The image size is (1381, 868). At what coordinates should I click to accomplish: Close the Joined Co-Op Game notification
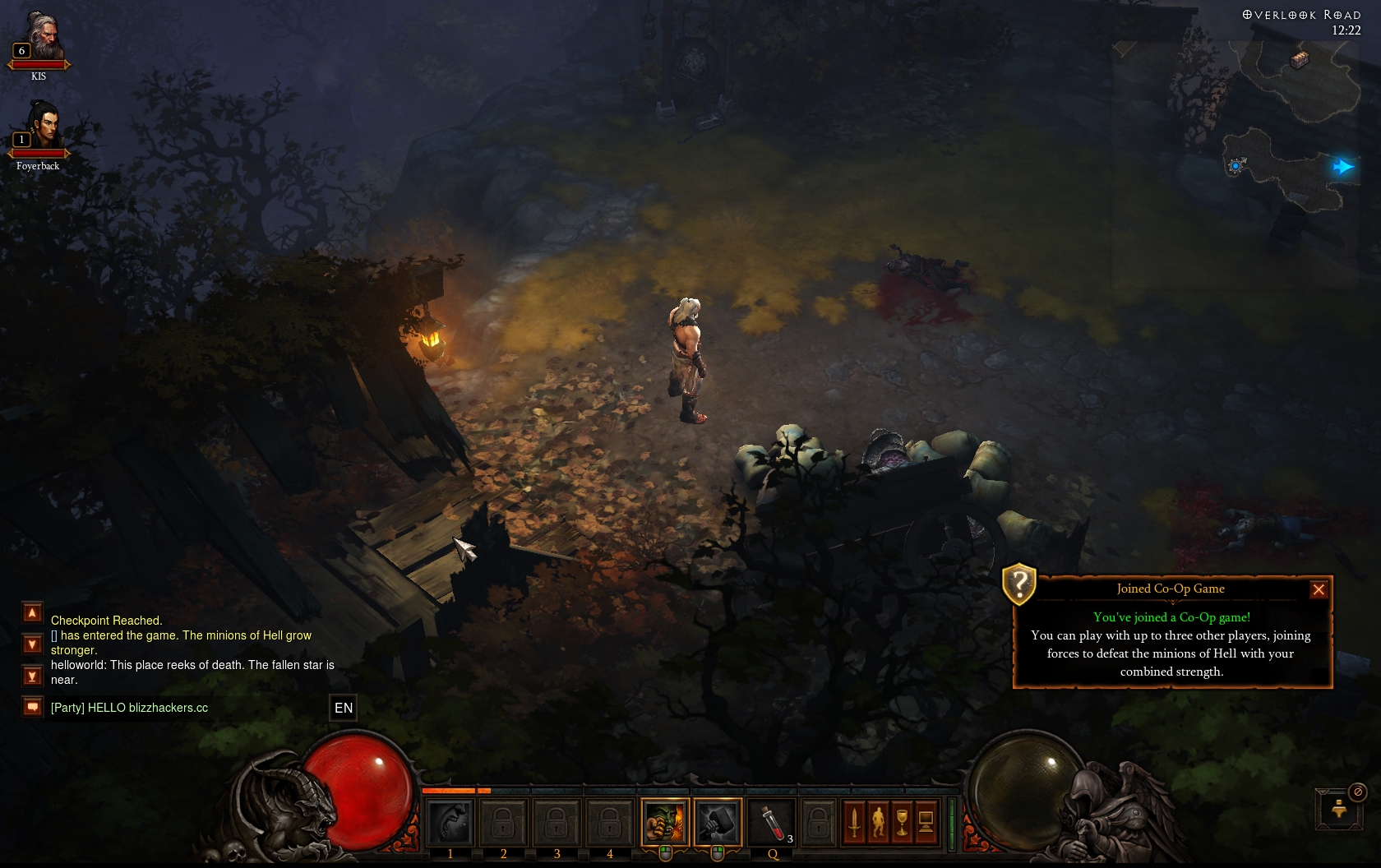click(1319, 589)
